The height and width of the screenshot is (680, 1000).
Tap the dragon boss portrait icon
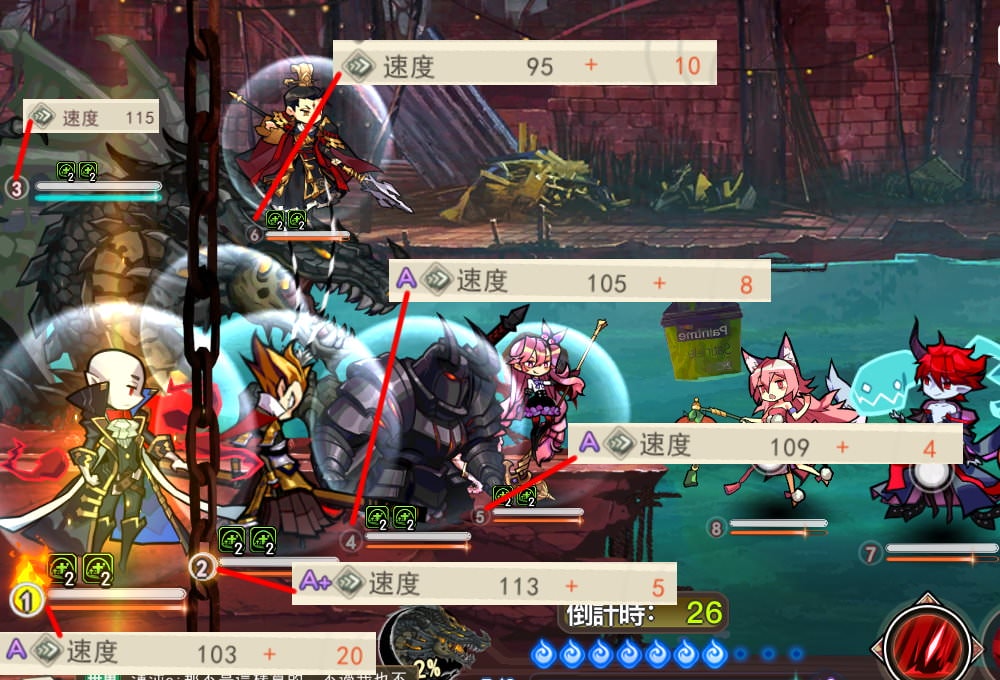(x=427, y=645)
